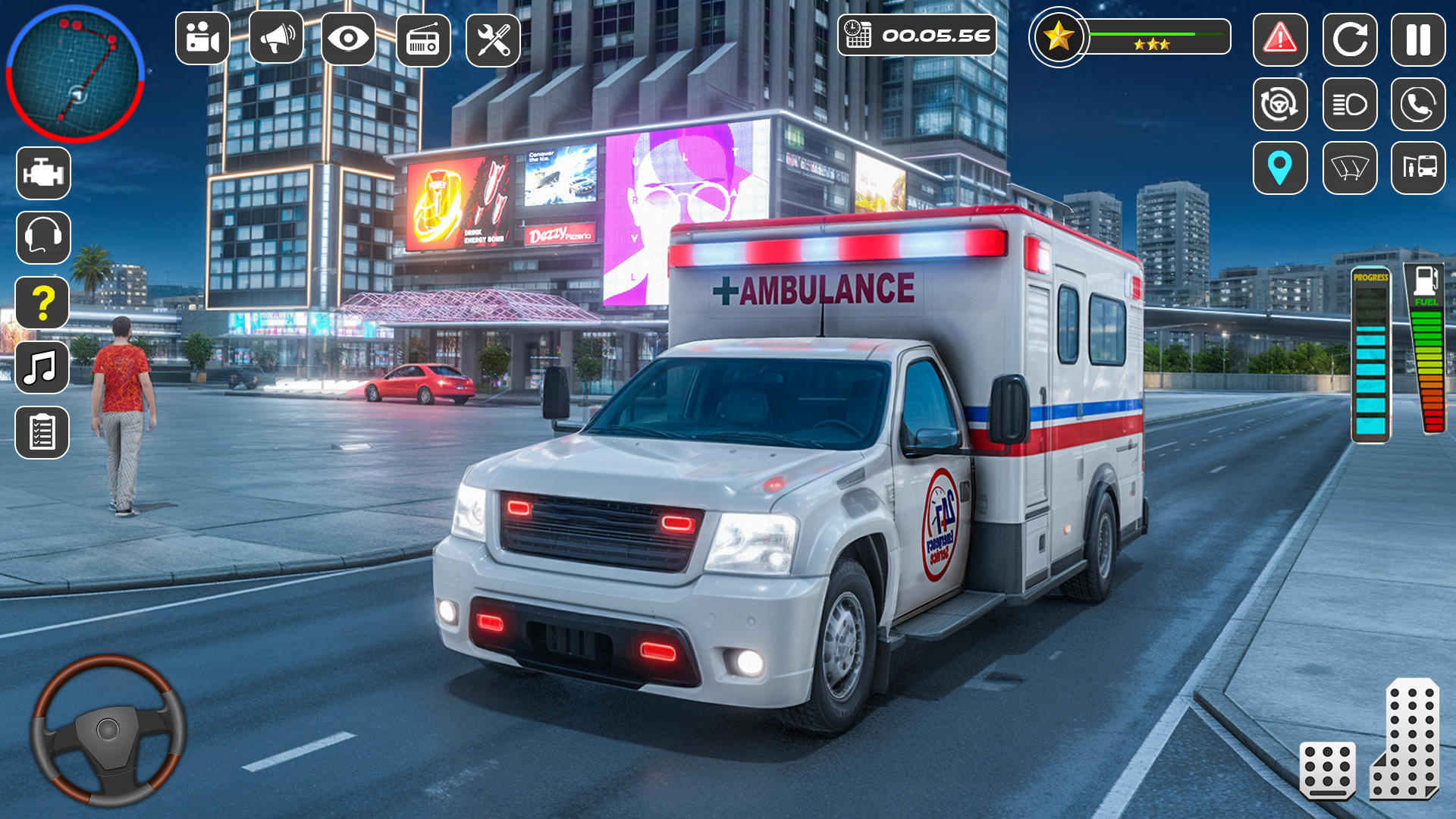Open the headset support option

[x=43, y=235]
